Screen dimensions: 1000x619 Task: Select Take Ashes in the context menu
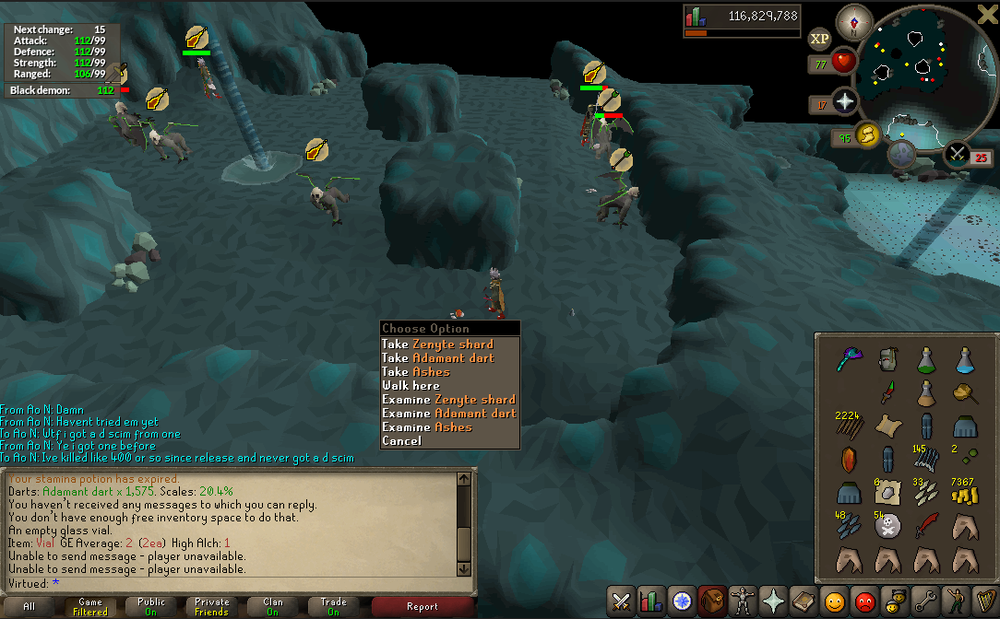pos(416,372)
